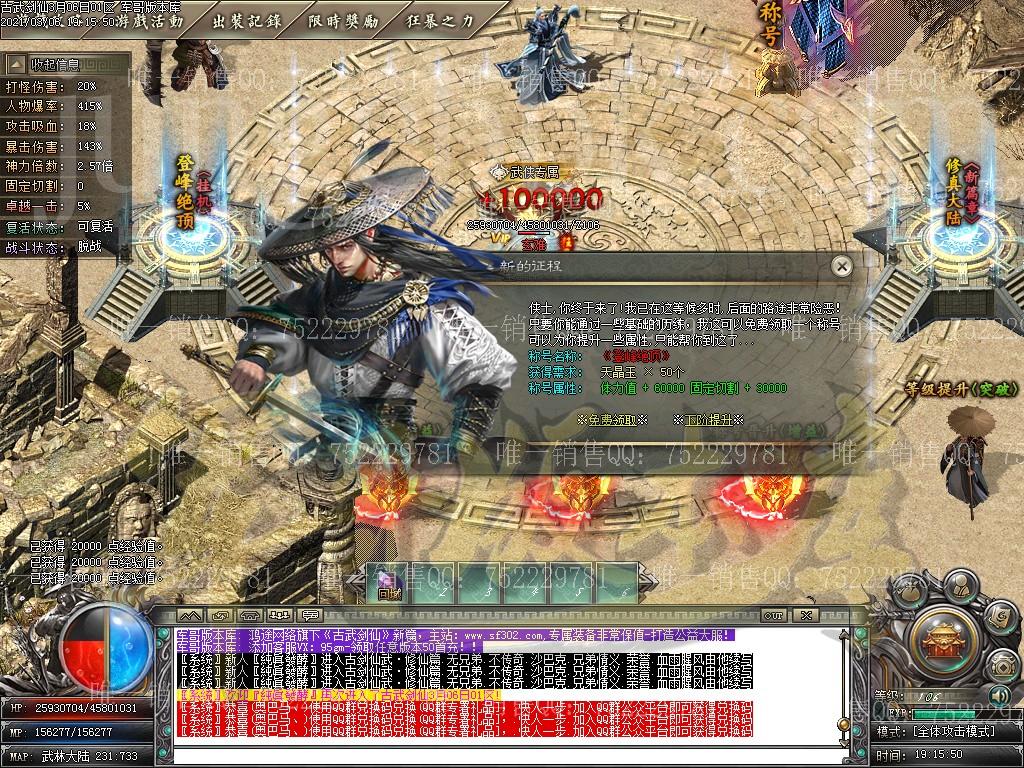Image resolution: width=1024 pixels, height=768 pixels.
Task: Choose the 免费领取 dialogue option
Action: [x=612, y=420]
